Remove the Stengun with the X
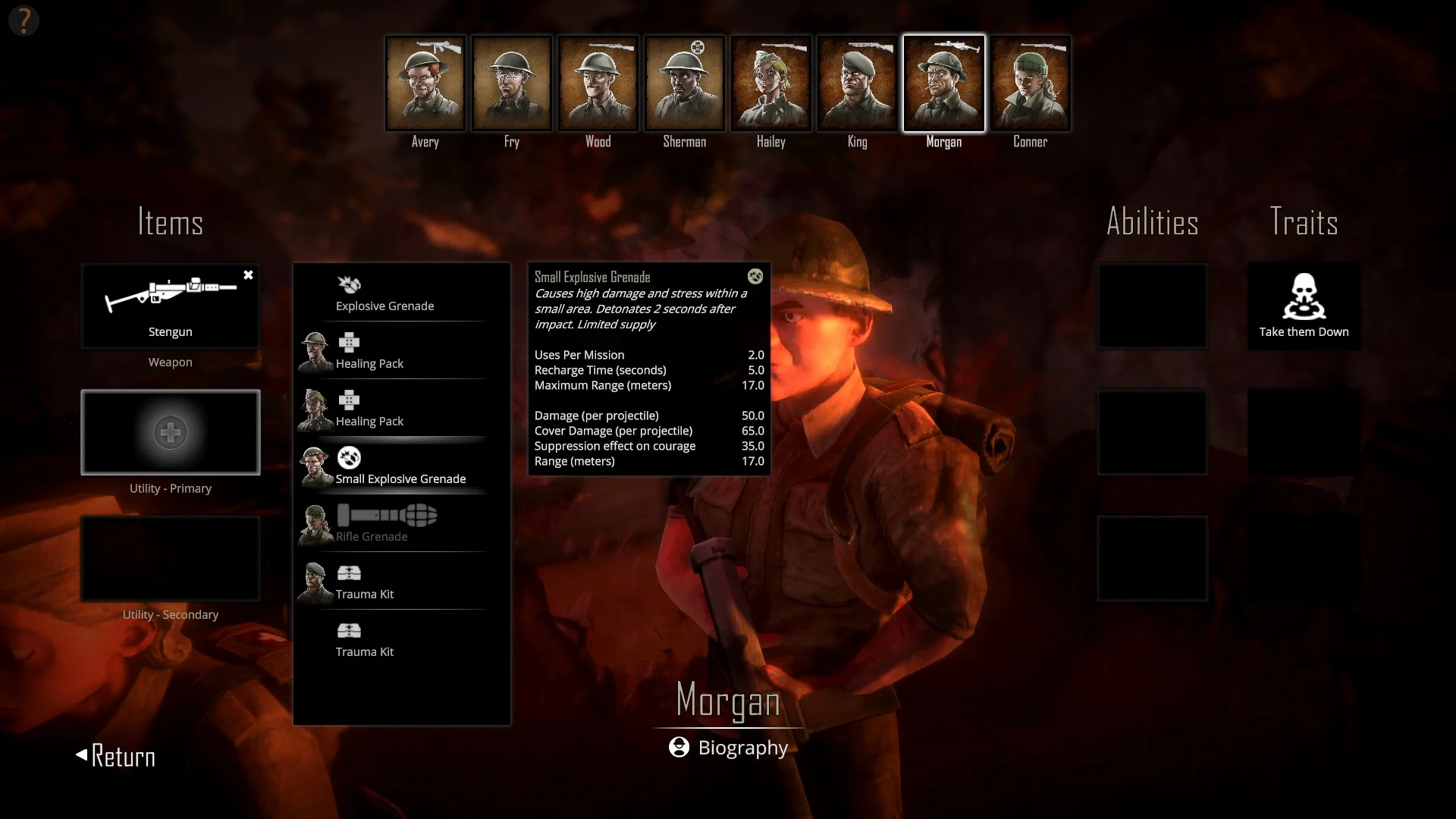This screenshot has height=819, width=1456. 248,275
